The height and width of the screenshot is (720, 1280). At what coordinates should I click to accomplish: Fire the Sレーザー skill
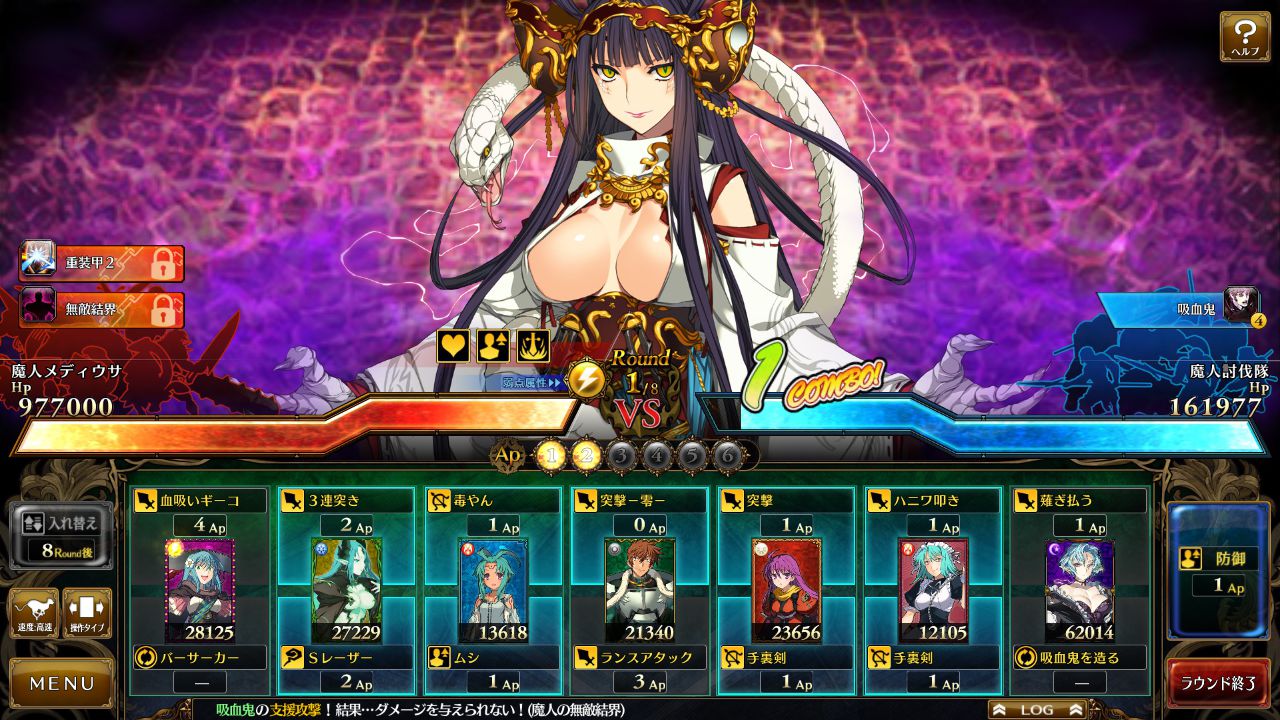(x=346, y=658)
